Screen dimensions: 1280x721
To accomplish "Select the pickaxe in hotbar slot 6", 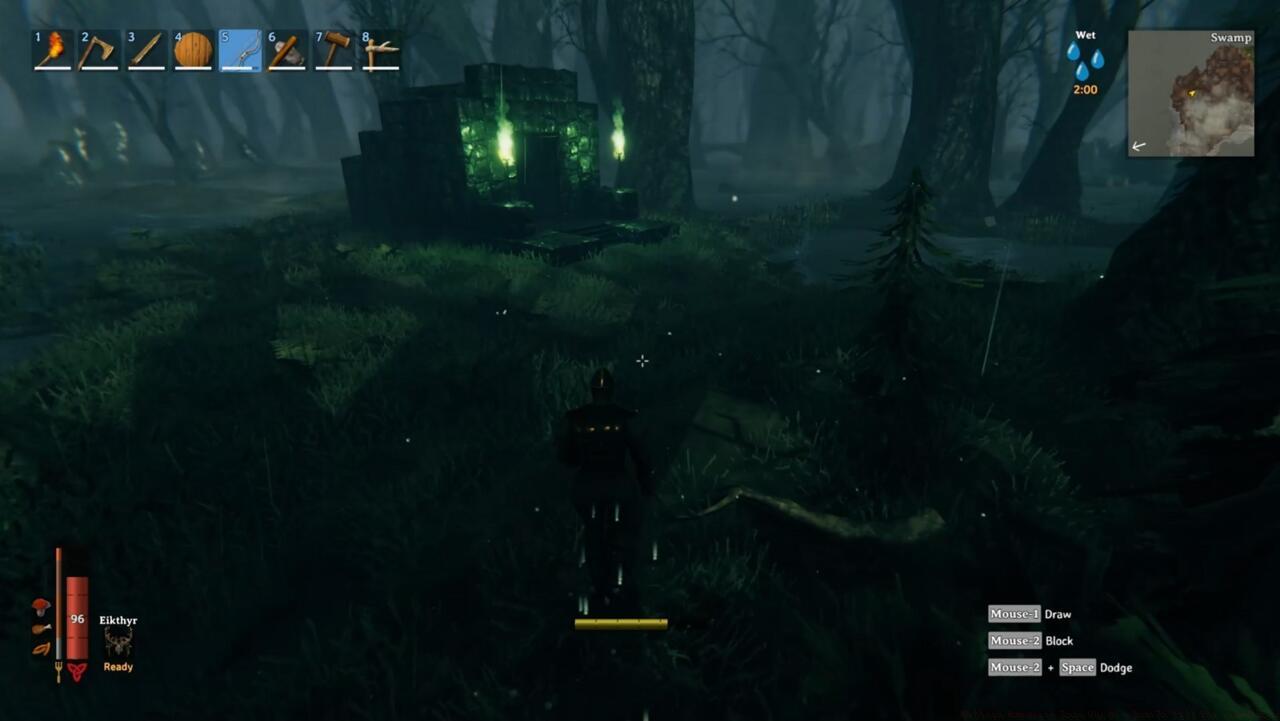I will [x=288, y=50].
